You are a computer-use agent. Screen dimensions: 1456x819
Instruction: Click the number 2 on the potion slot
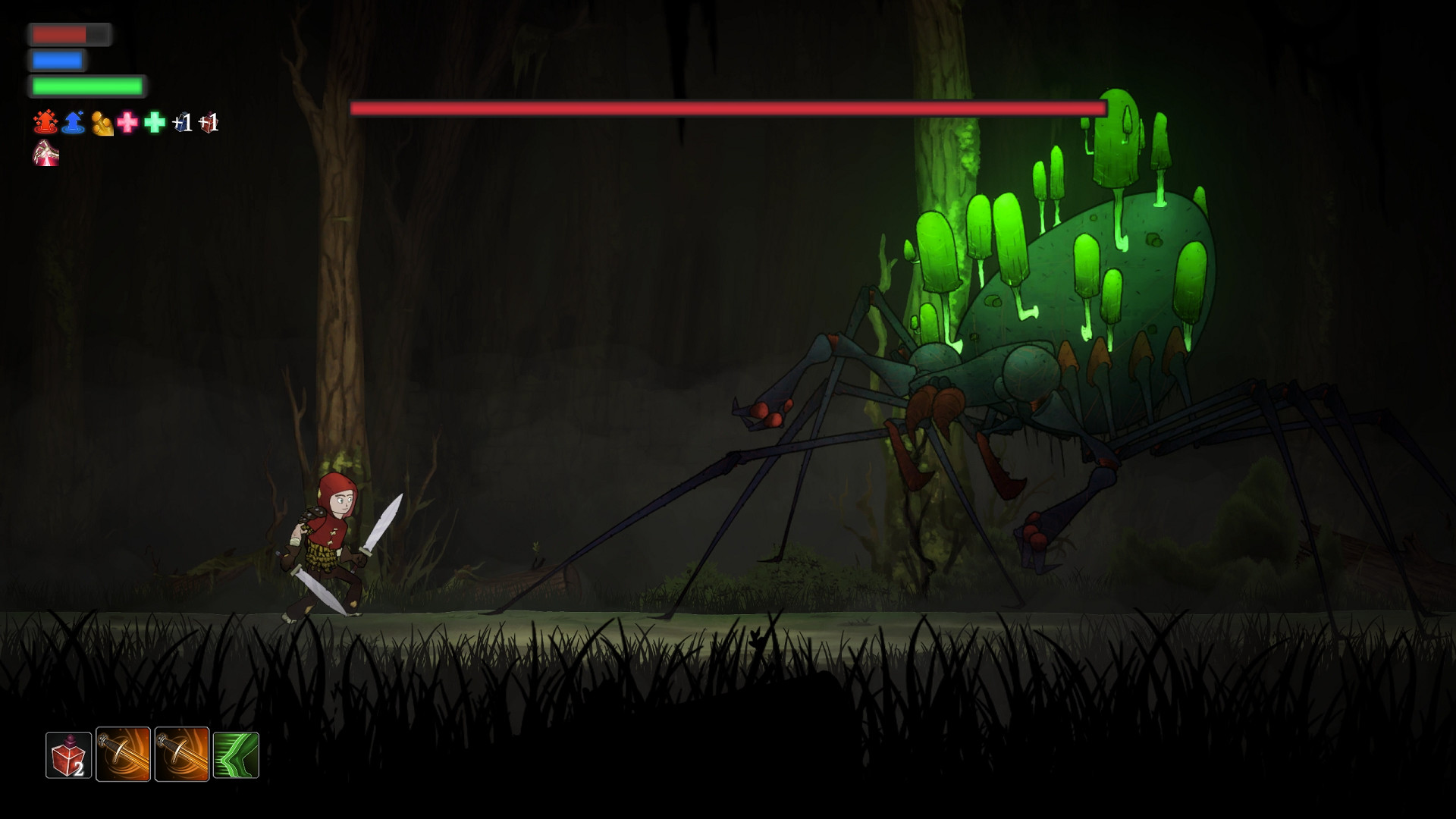click(x=78, y=767)
